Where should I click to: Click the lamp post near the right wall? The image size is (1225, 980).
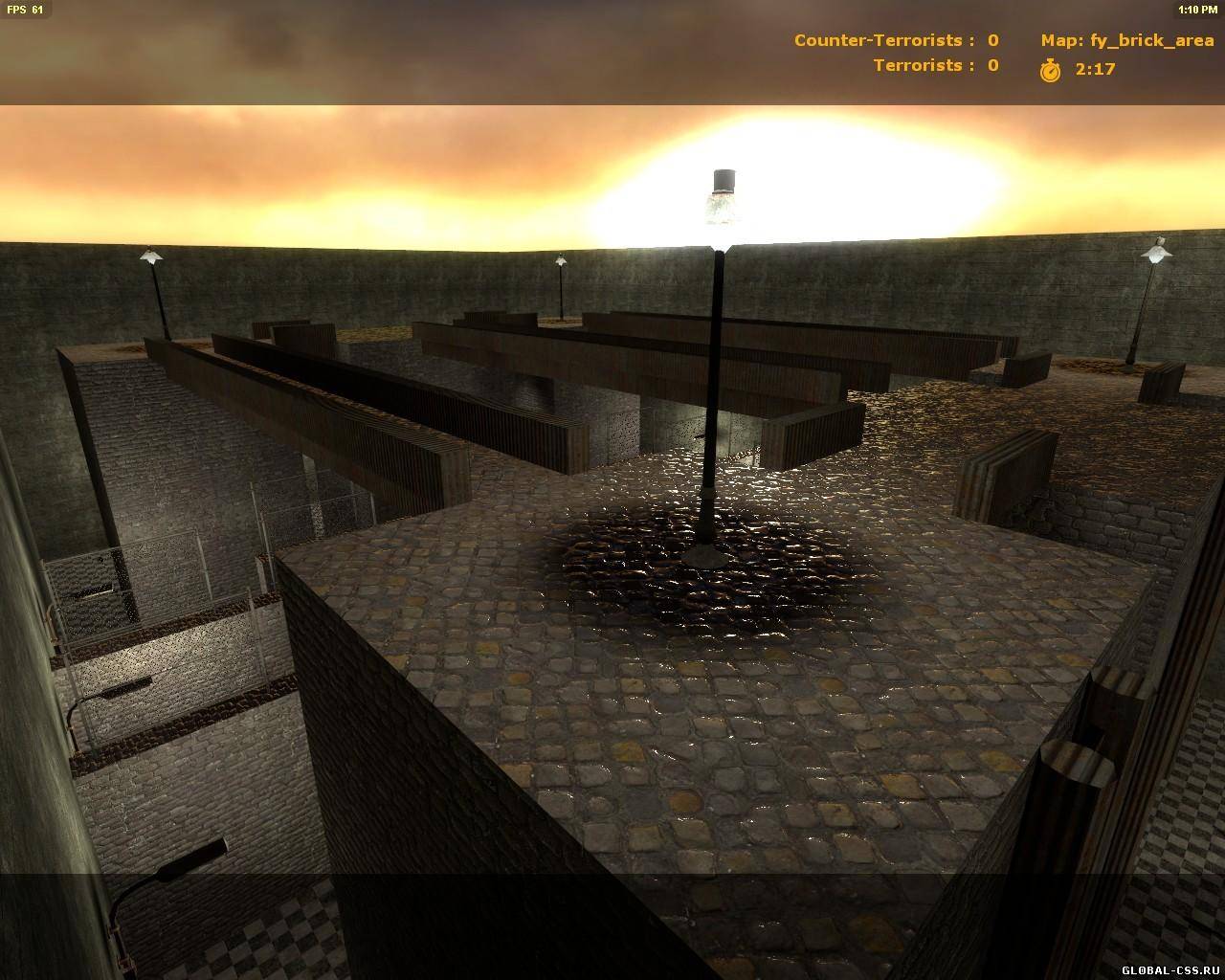(x=1155, y=252)
